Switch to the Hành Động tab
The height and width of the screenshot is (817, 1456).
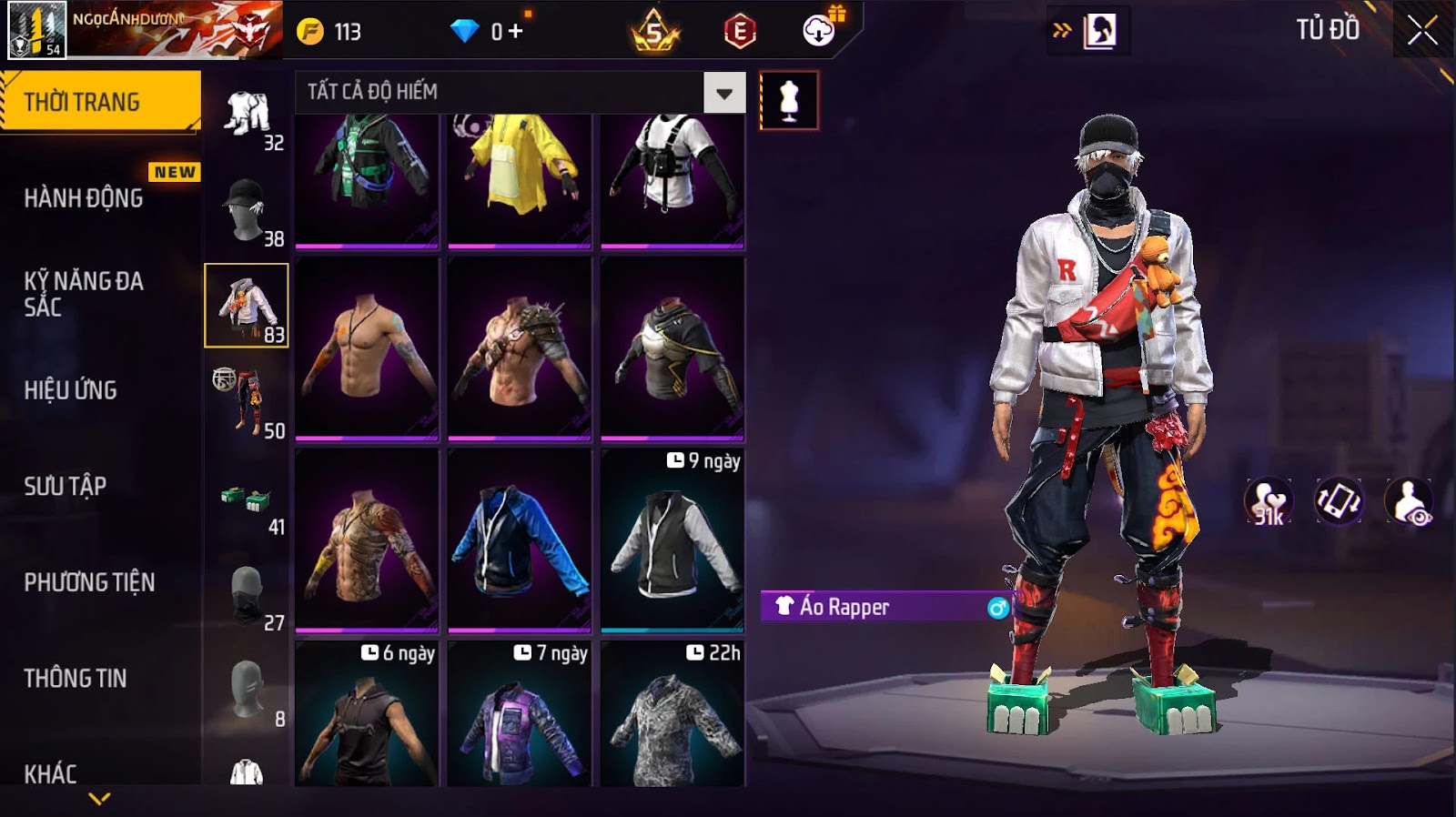(x=84, y=198)
